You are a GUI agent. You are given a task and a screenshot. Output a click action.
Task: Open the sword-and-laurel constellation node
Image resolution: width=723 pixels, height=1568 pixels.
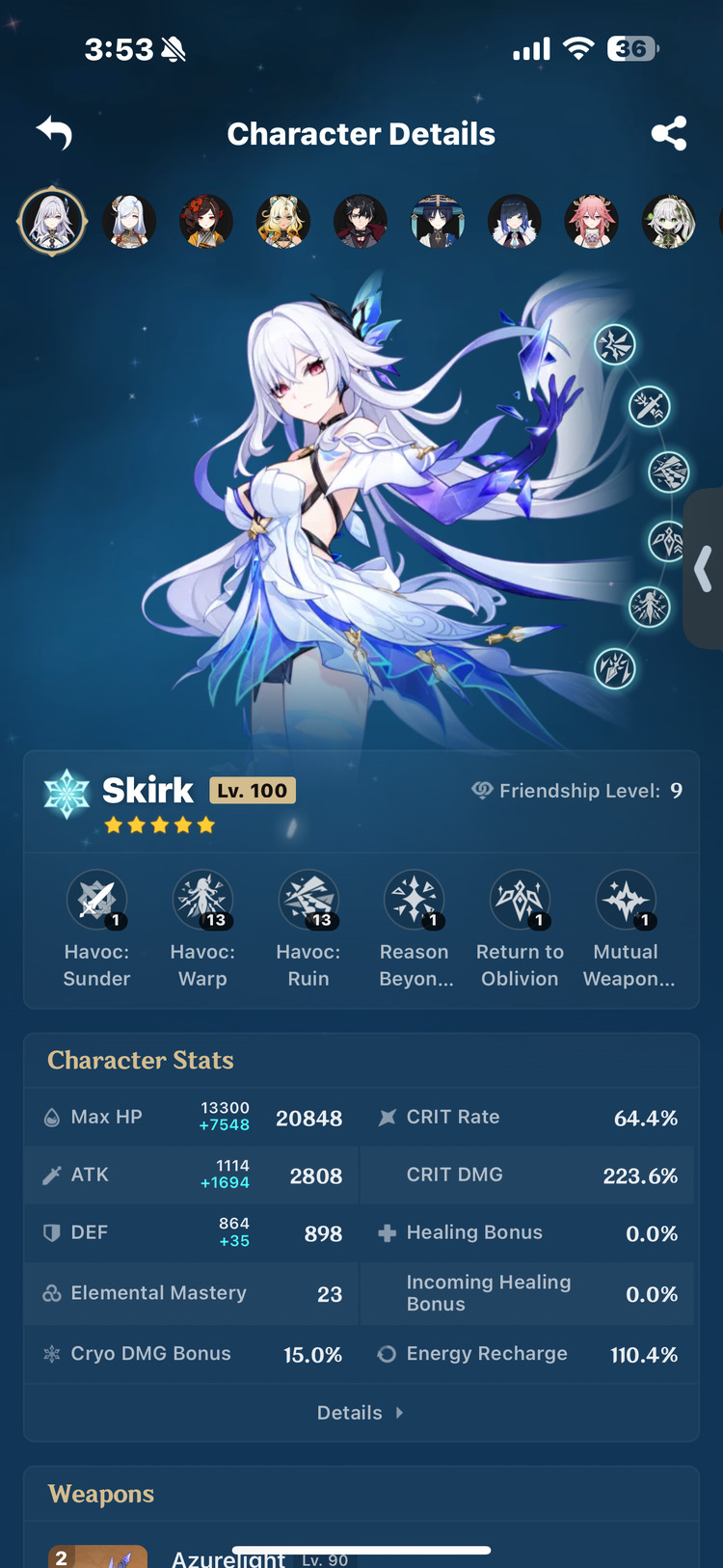tap(649, 407)
